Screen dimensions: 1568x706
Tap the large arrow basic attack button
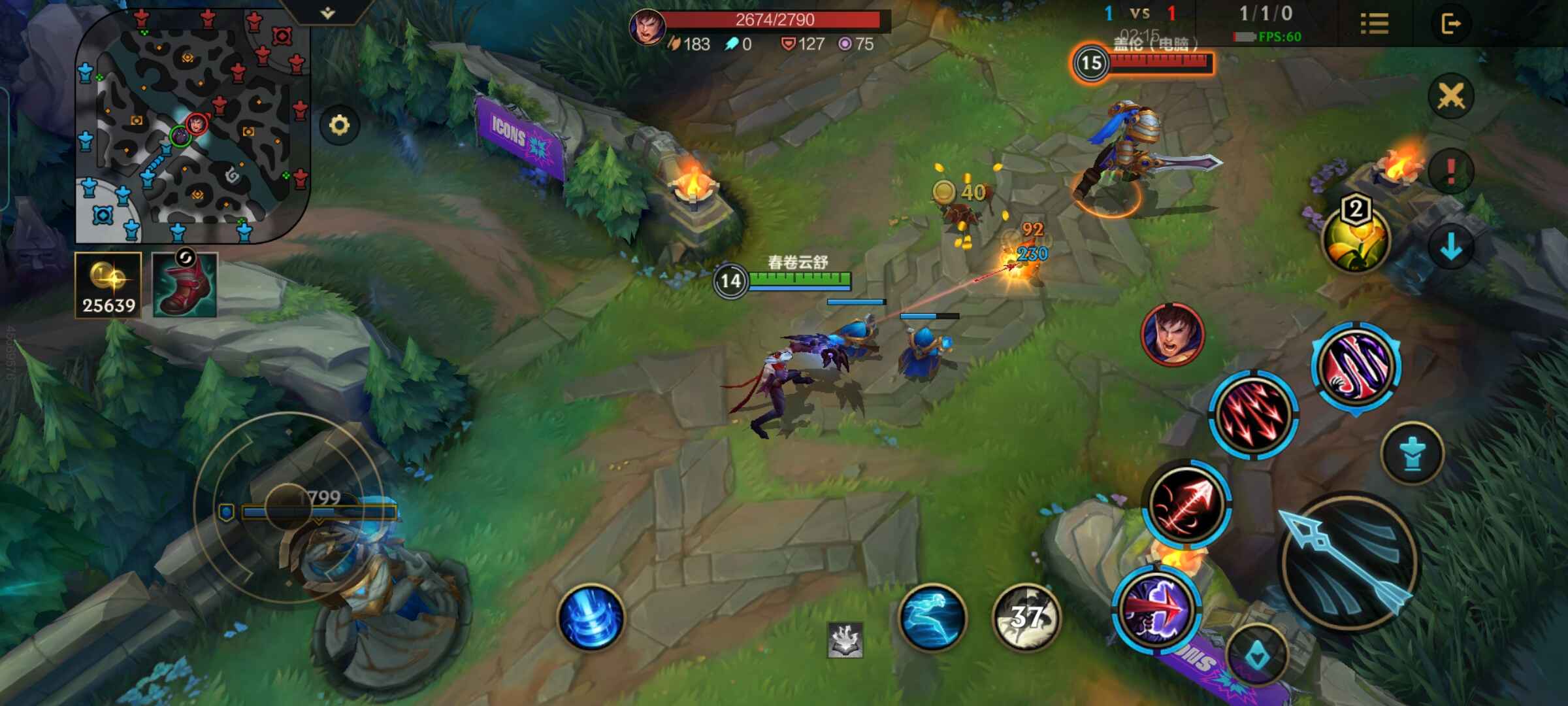click(x=1347, y=562)
